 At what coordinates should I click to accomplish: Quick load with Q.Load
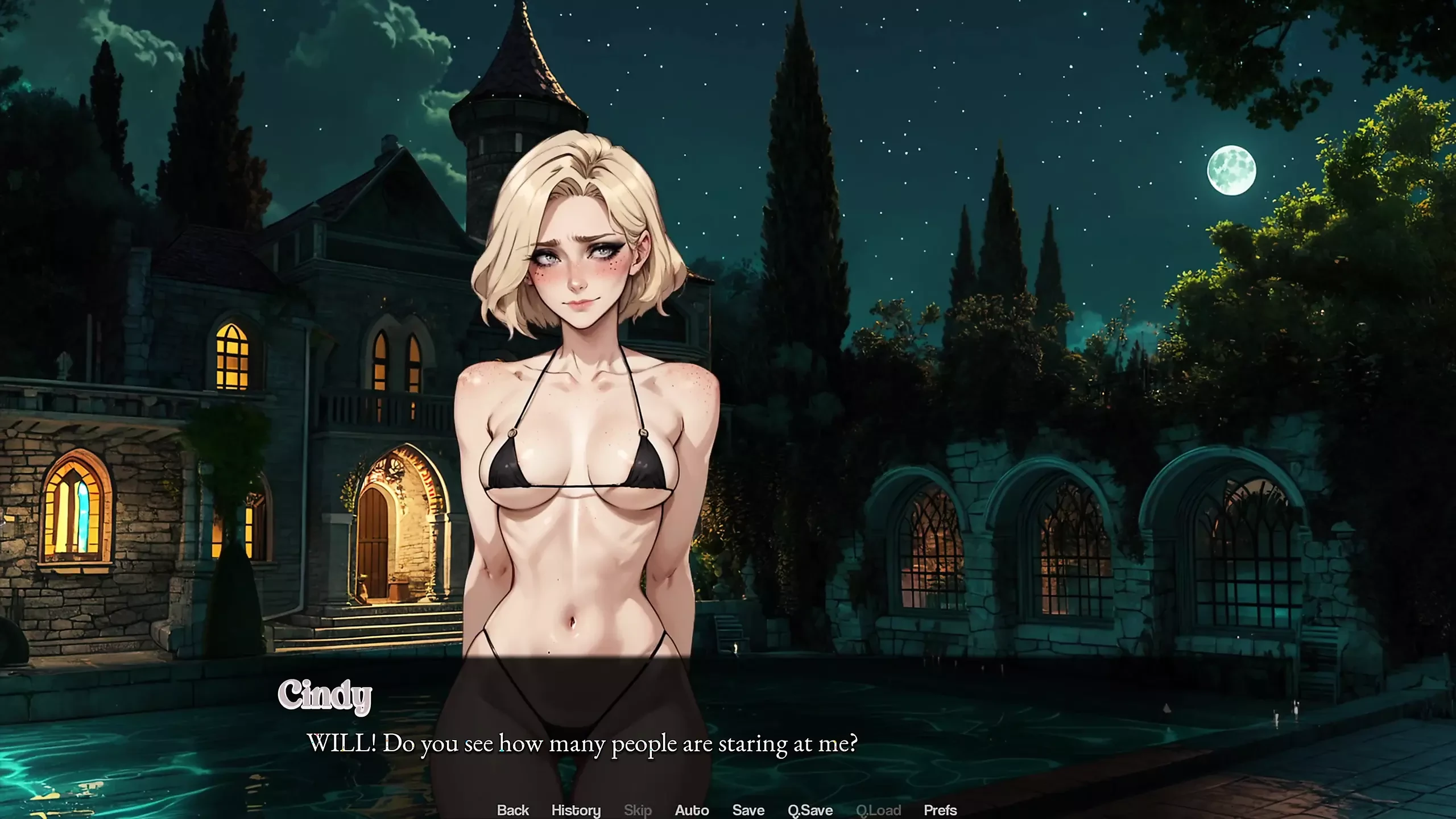coord(878,810)
